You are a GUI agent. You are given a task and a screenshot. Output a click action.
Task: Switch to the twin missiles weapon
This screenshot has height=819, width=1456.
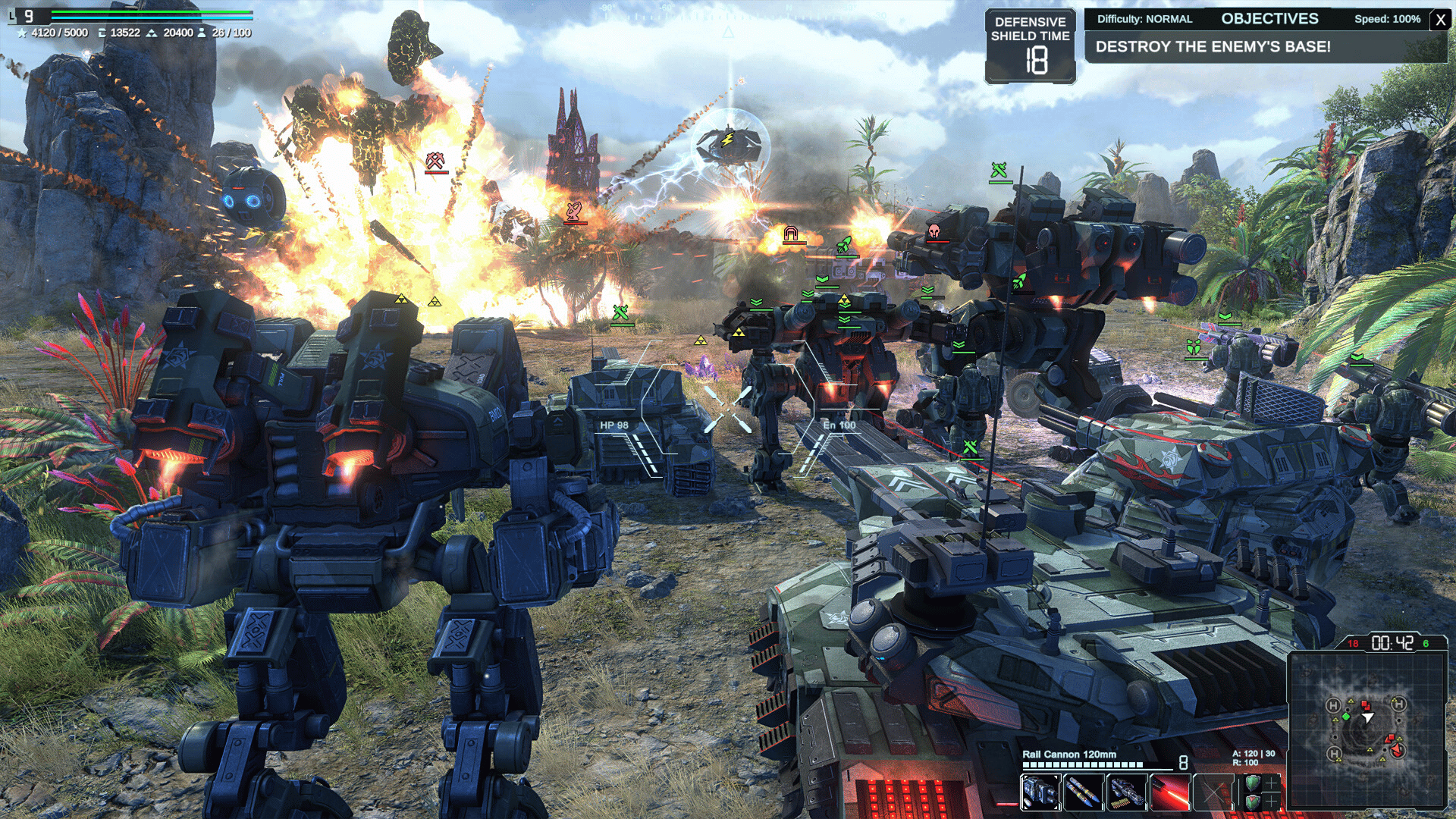1084,793
